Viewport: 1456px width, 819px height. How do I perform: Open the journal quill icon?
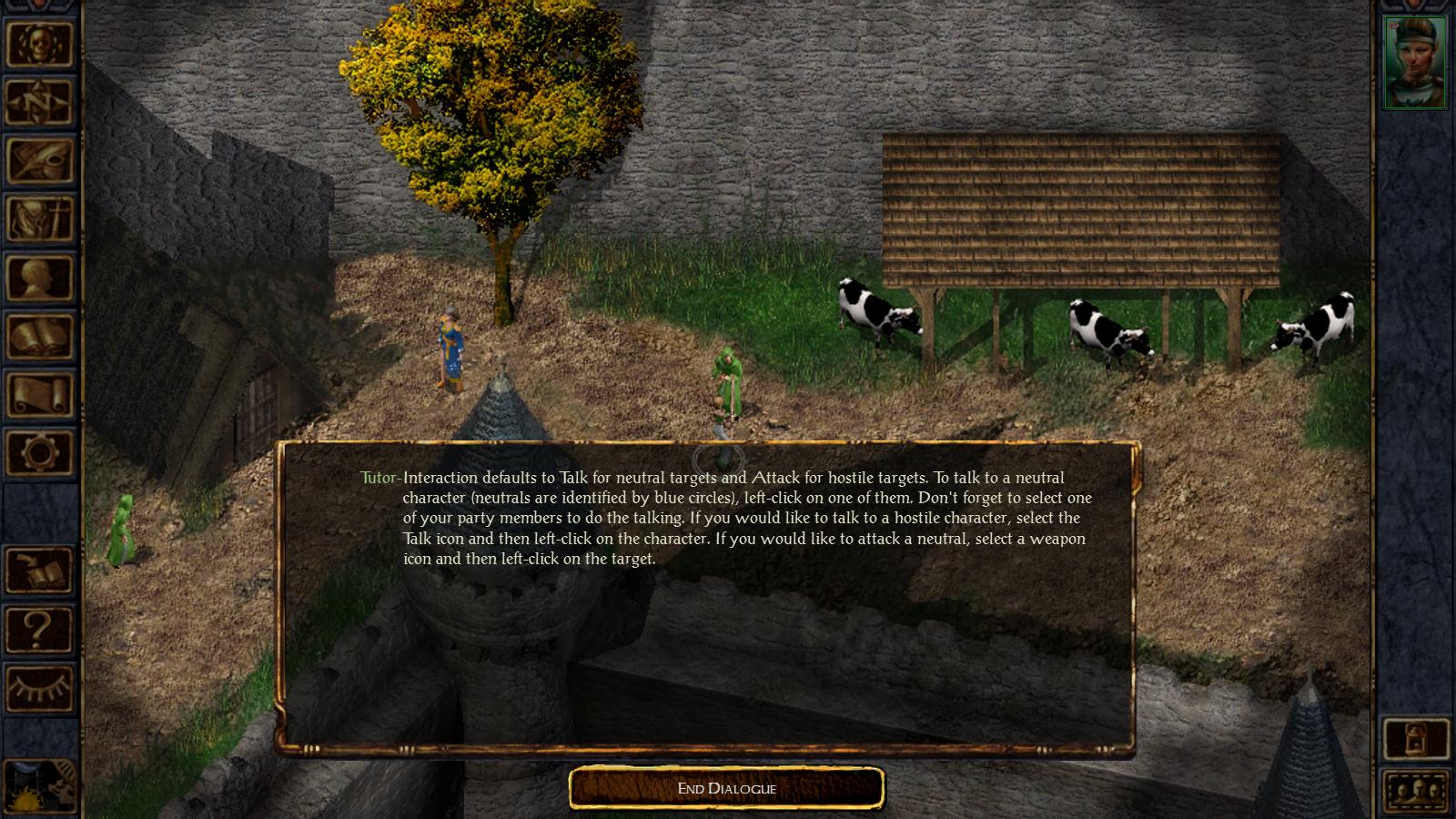pyautogui.click(x=39, y=161)
